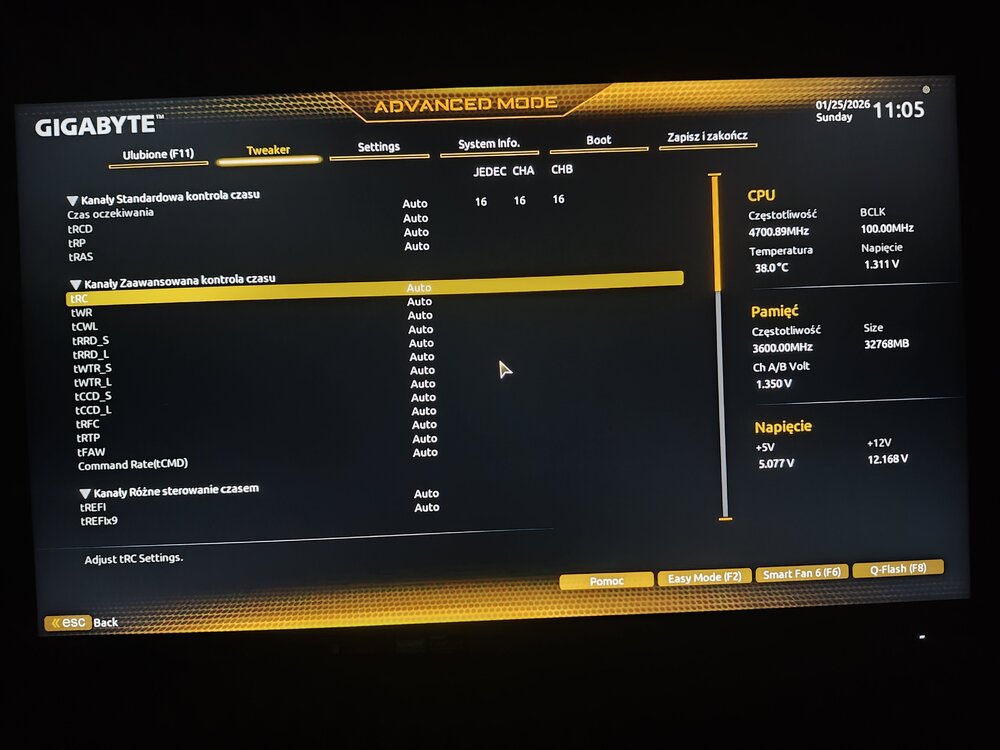Image resolution: width=1000 pixels, height=750 pixels.
Task: Choose the tCWL timing setting
Action: pyautogui.click(x=85, y=327)
